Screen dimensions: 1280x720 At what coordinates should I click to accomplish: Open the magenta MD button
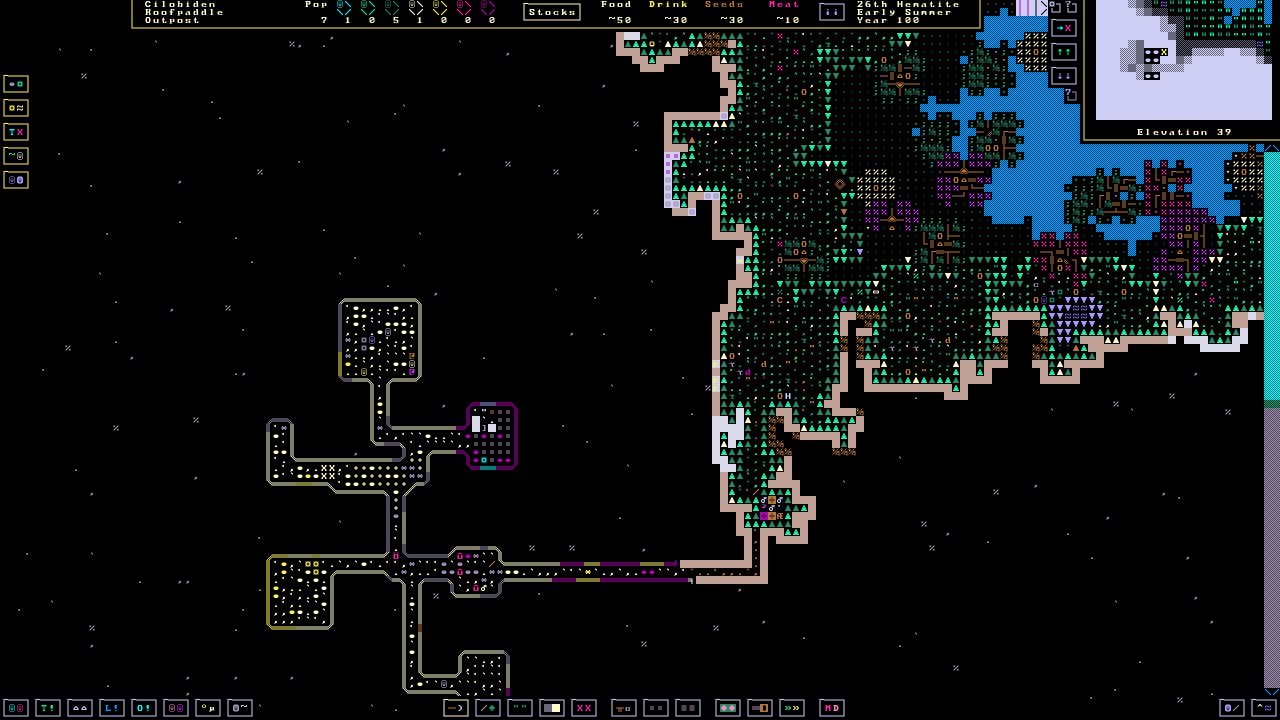(x=832, y=708)
